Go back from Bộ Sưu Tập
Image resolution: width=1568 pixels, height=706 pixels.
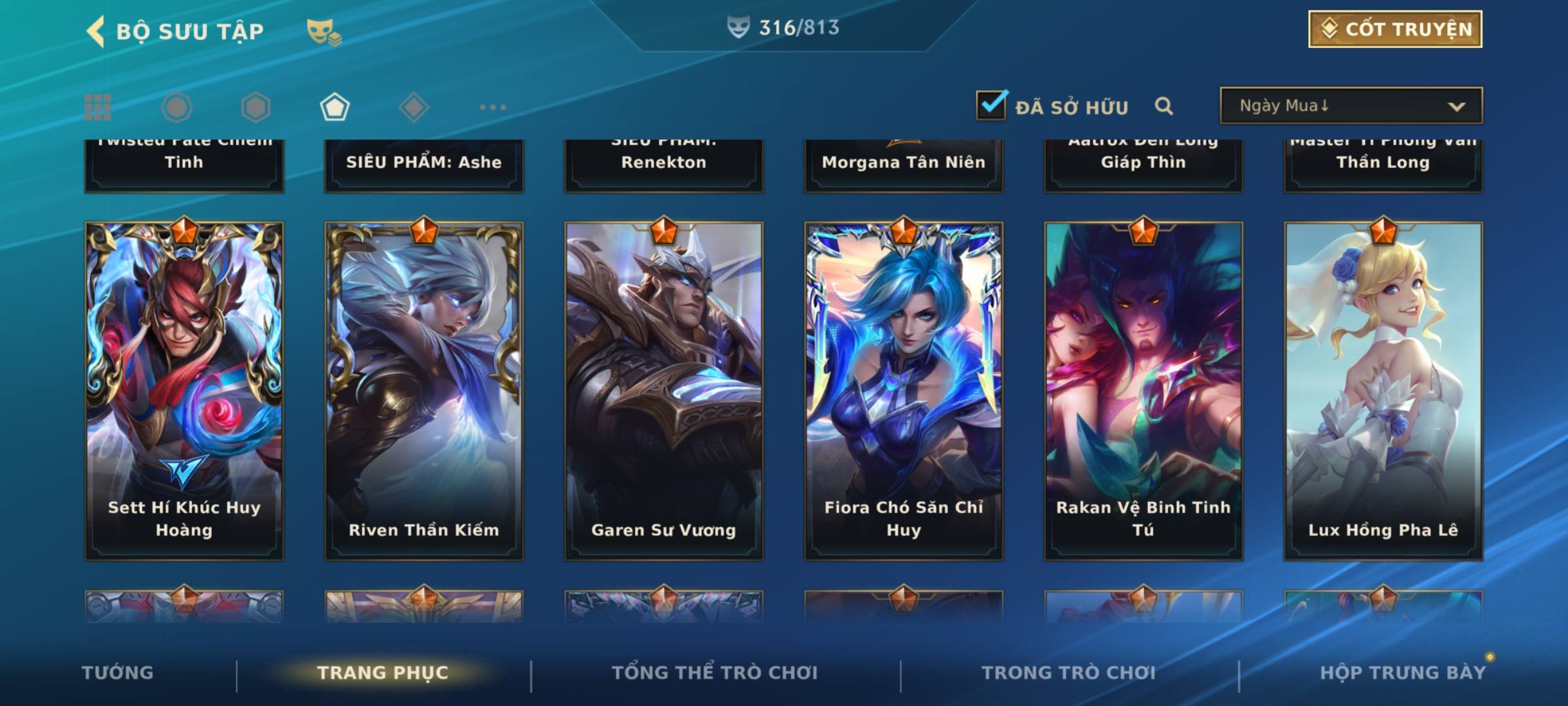pos(97,31)
